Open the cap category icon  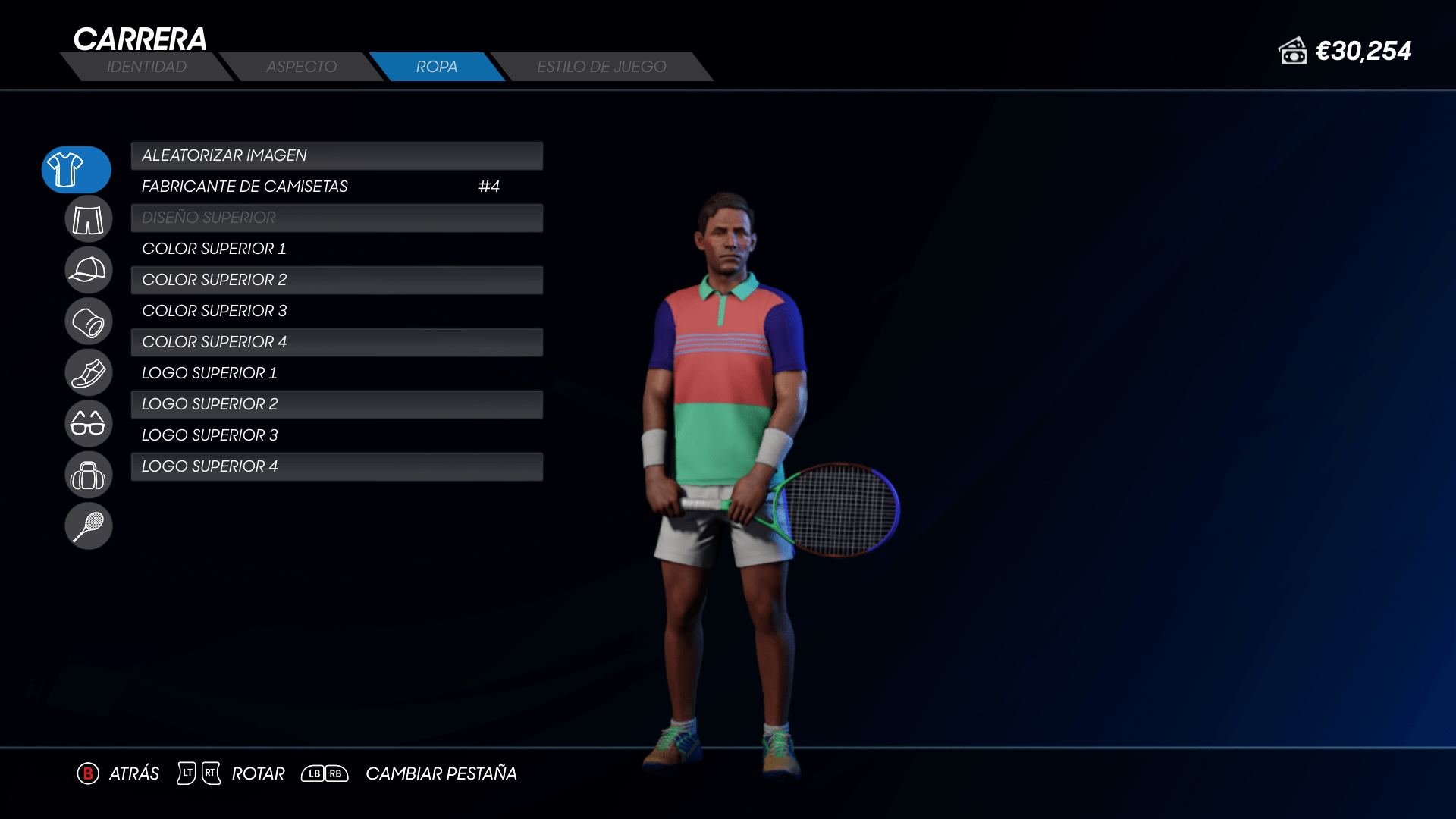tap(89, 270)
